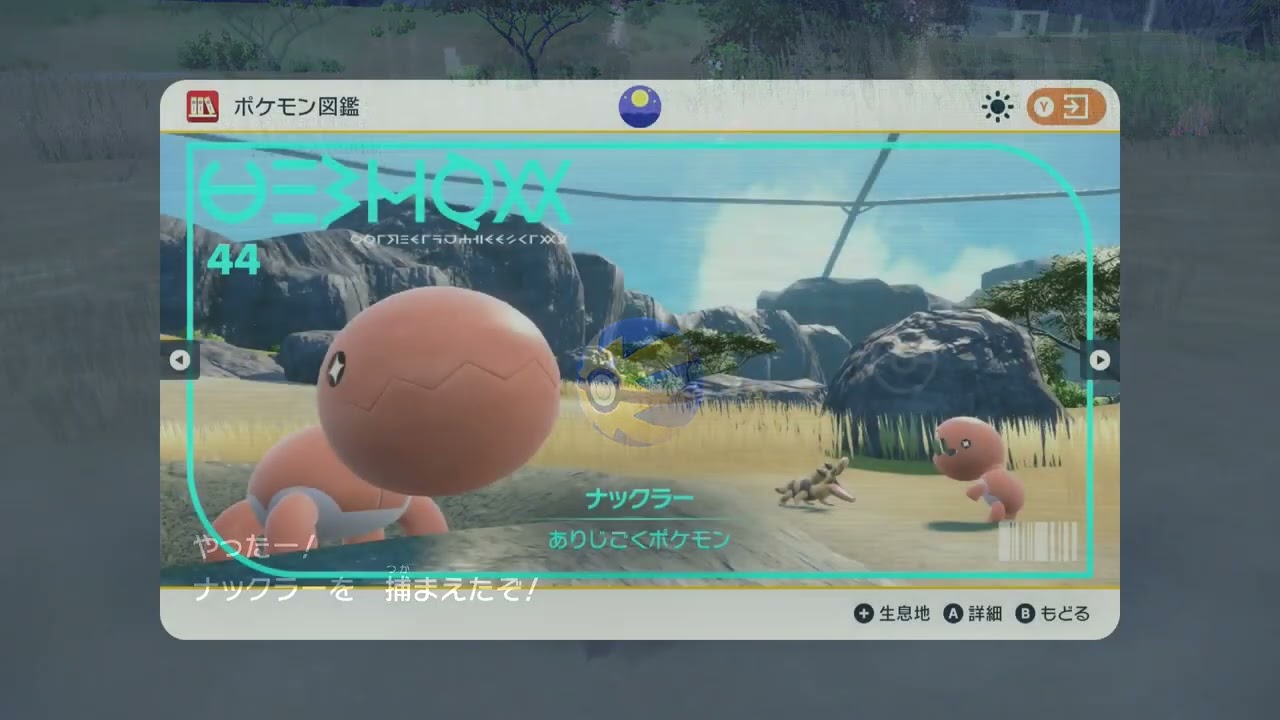The image size is (1280, 720).
Task: Toggle the arrow-in-box icon inside Y pill
Action: click(x=1078, y=107)
